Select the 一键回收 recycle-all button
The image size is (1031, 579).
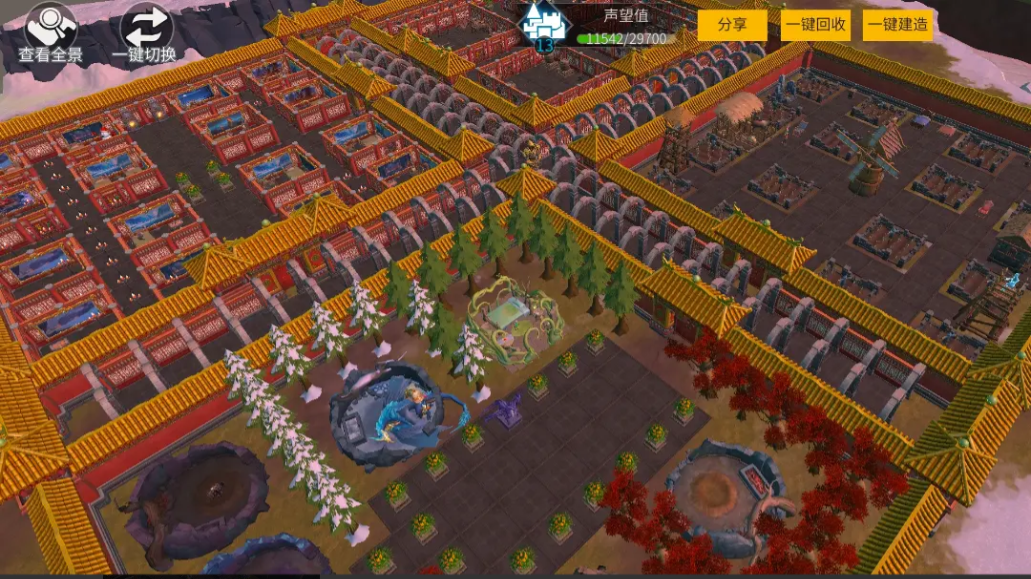pos(815,25)
